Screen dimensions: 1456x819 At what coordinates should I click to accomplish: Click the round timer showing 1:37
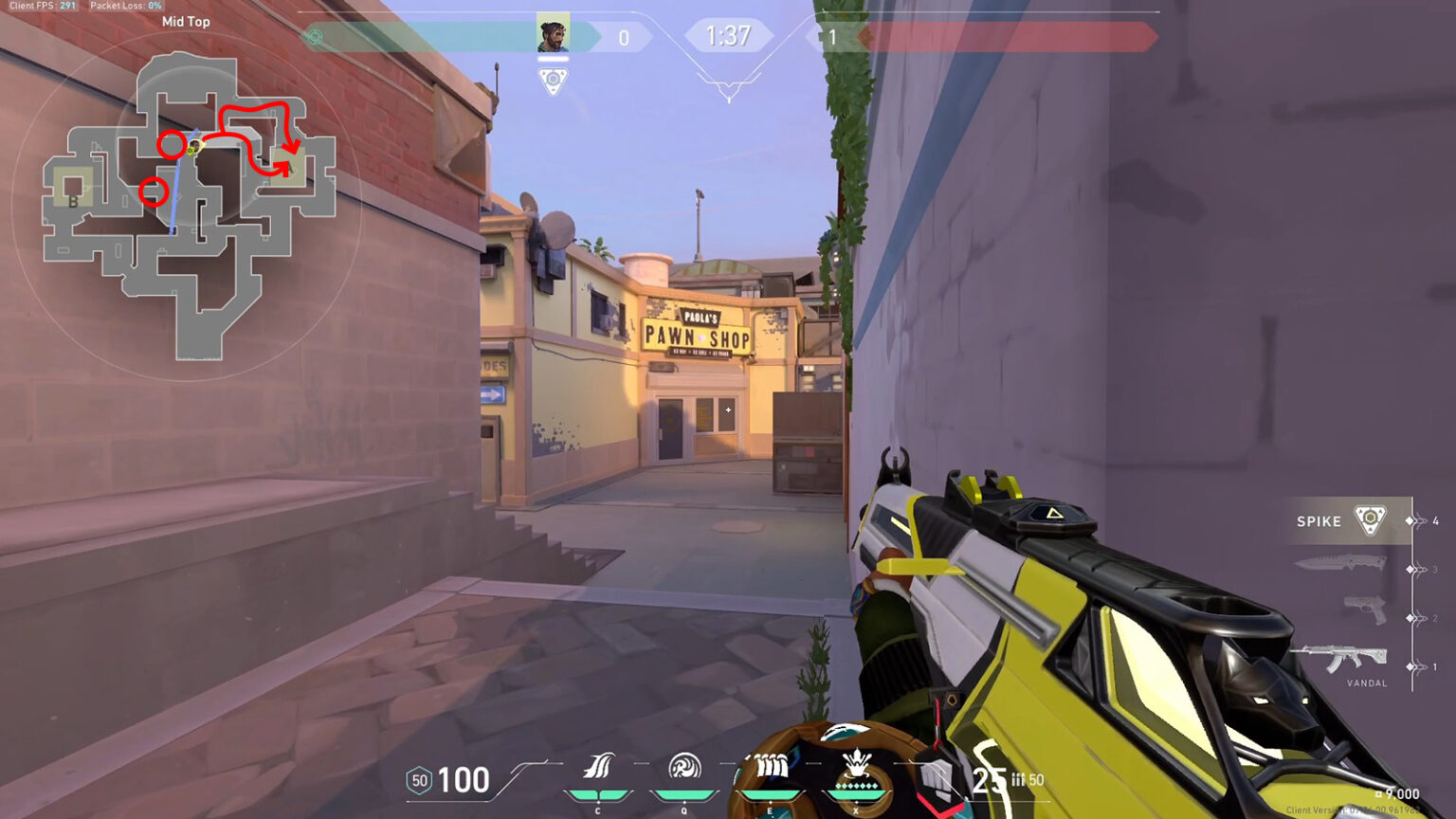[x=728, y=36]
